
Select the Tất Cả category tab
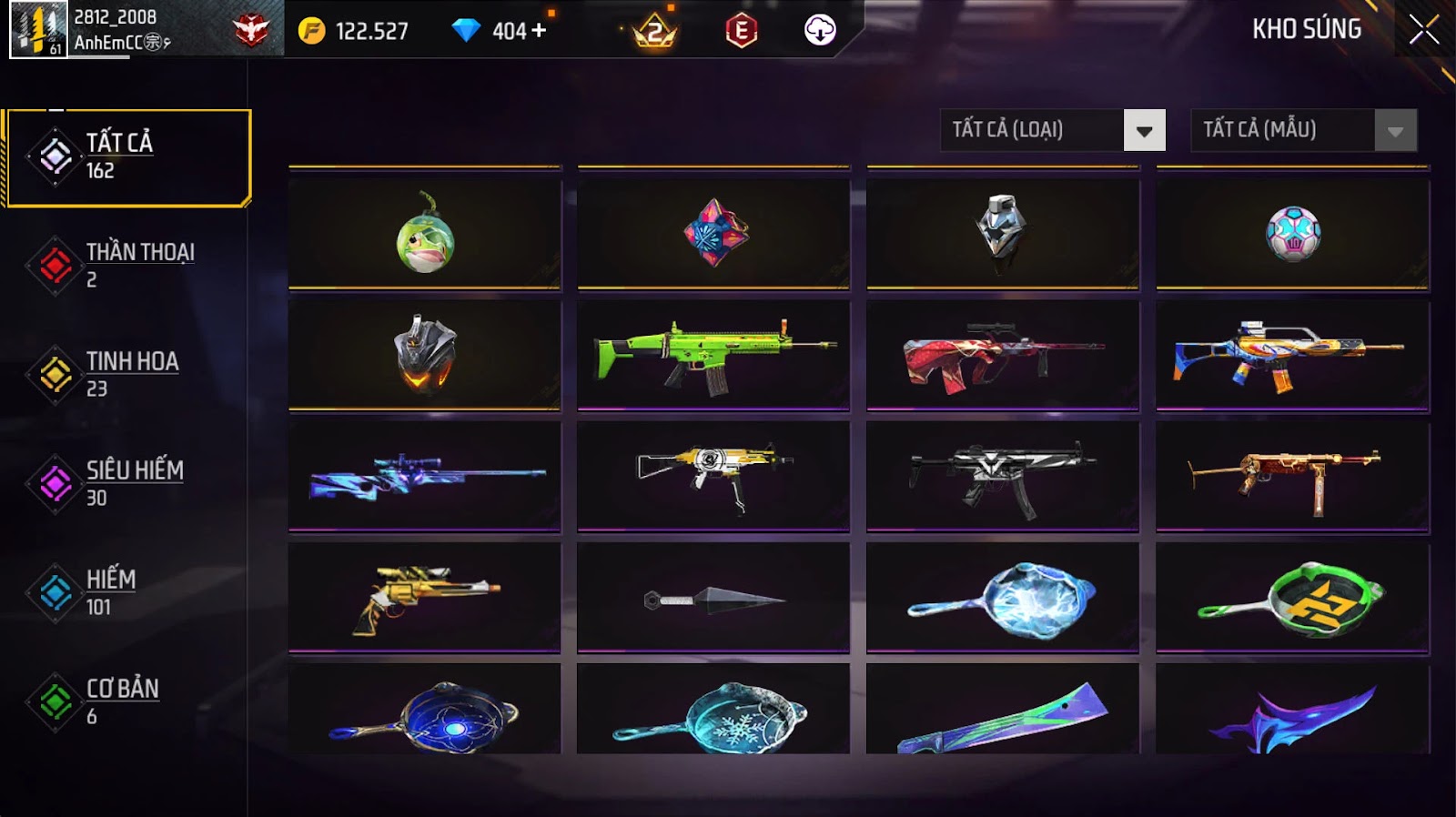click(127, 157)
